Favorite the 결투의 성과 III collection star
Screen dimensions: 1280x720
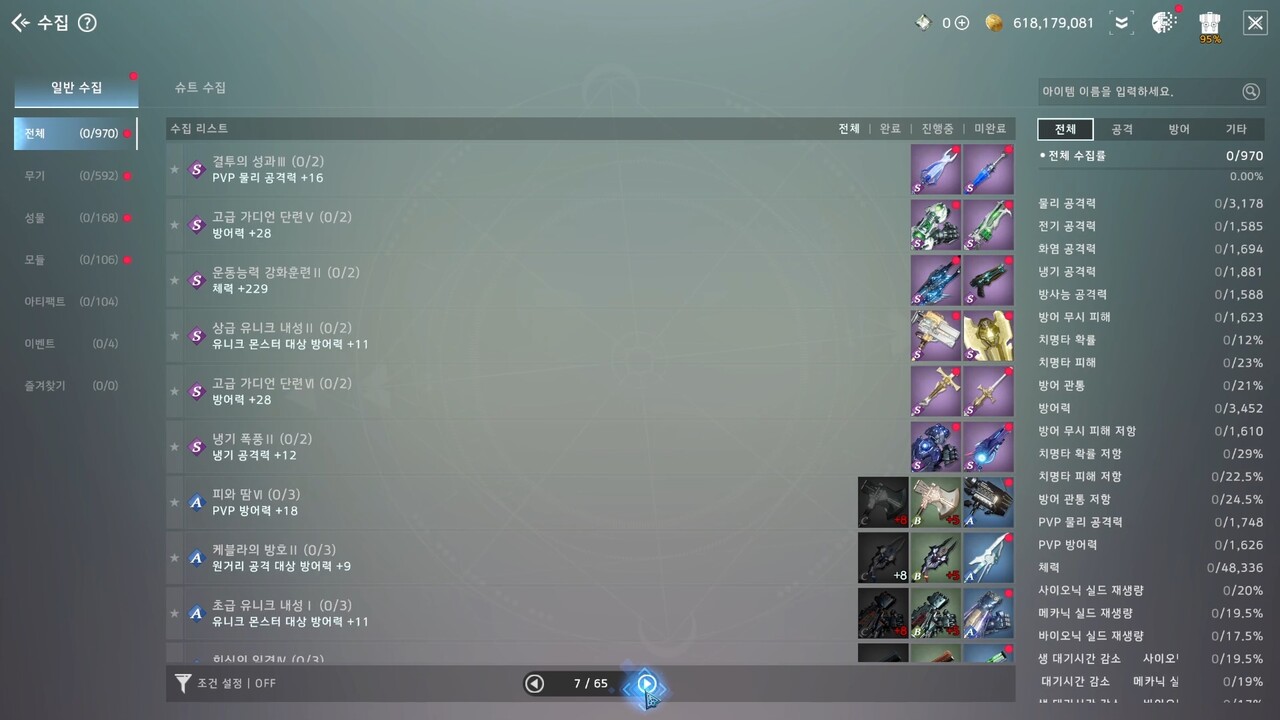(x=175, y=170)
